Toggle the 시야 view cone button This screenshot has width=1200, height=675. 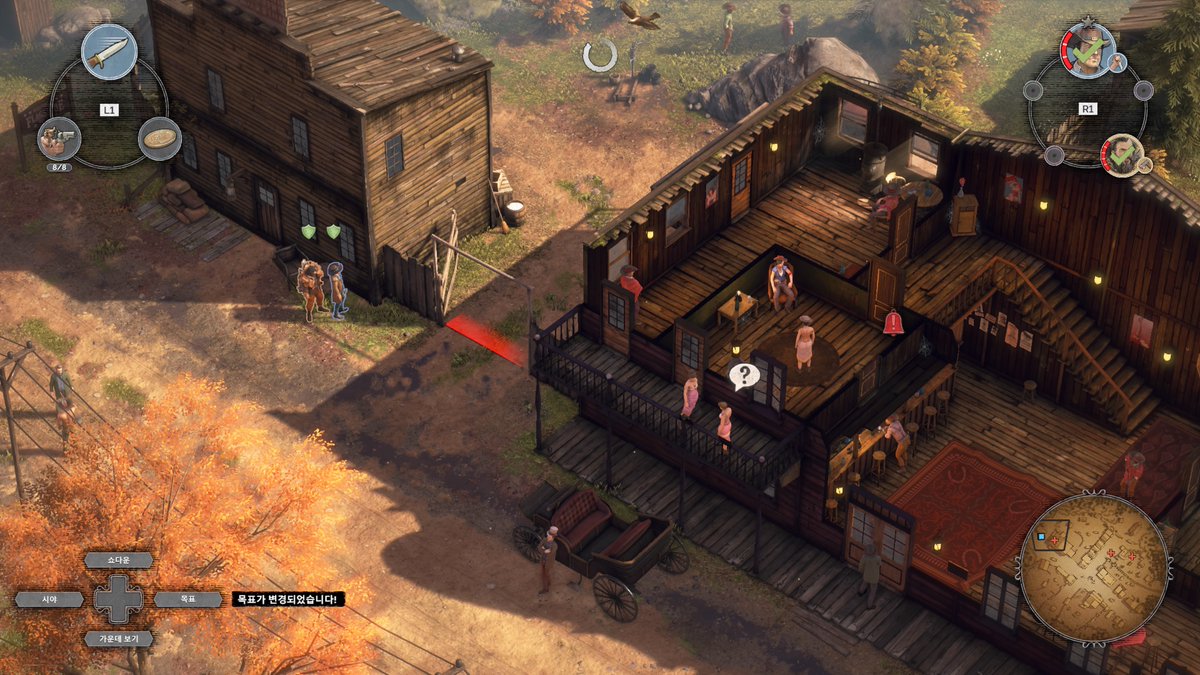pyautogui.click(x=49, y=599)
